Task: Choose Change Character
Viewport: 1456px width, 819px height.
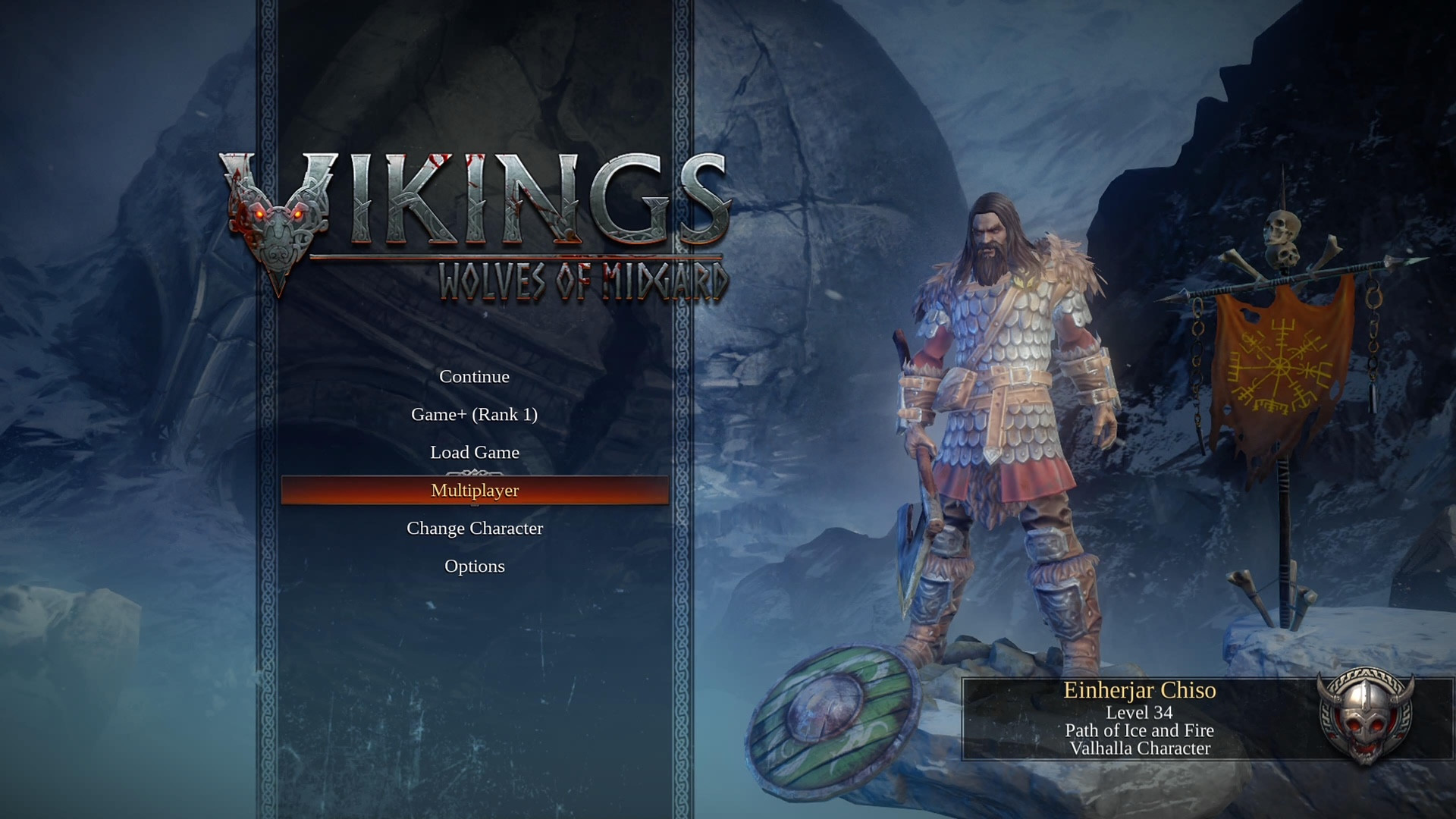Action: [474, 528]
